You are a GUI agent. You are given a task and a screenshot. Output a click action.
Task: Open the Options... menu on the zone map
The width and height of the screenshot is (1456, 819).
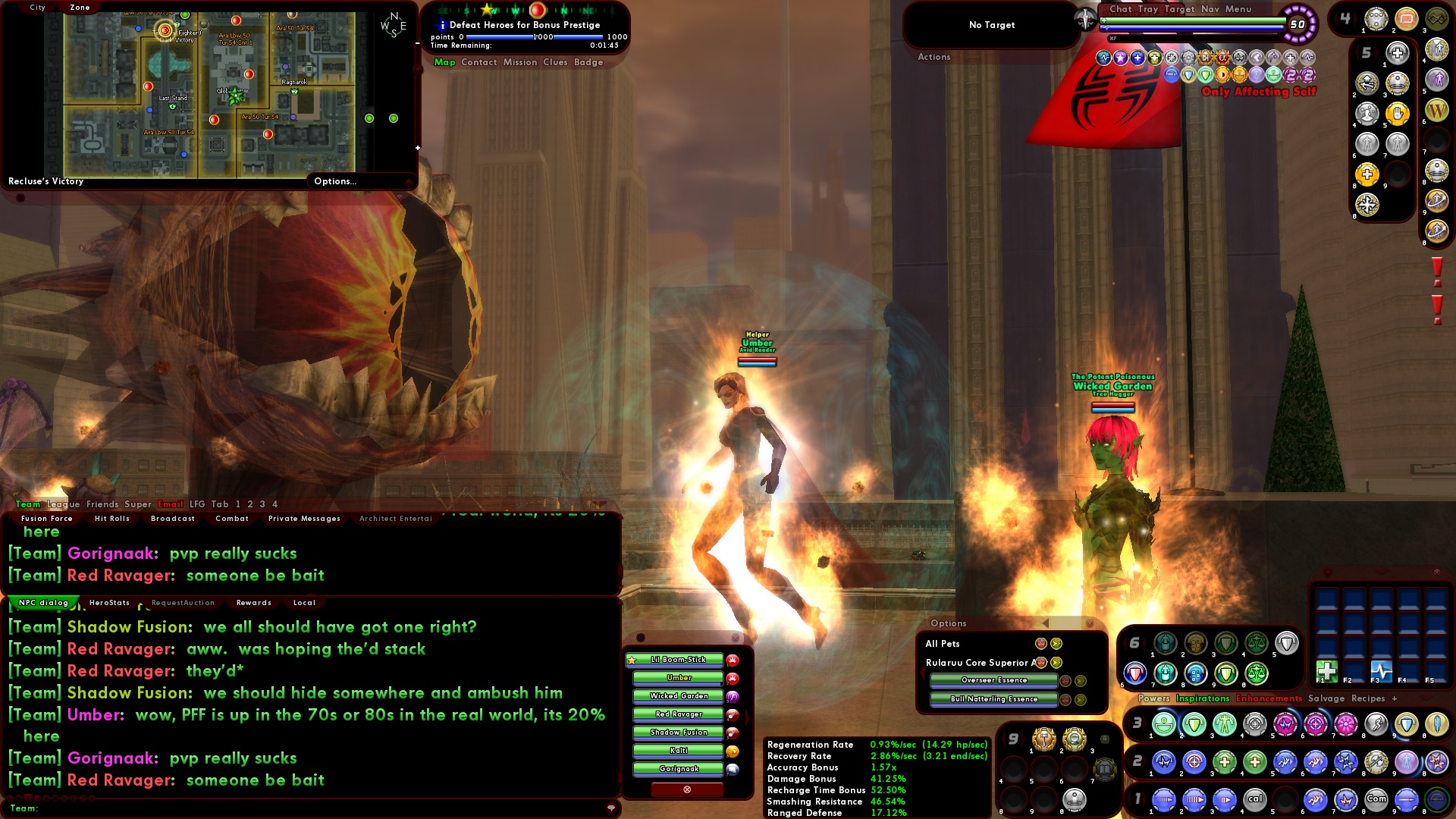[334, 181]
